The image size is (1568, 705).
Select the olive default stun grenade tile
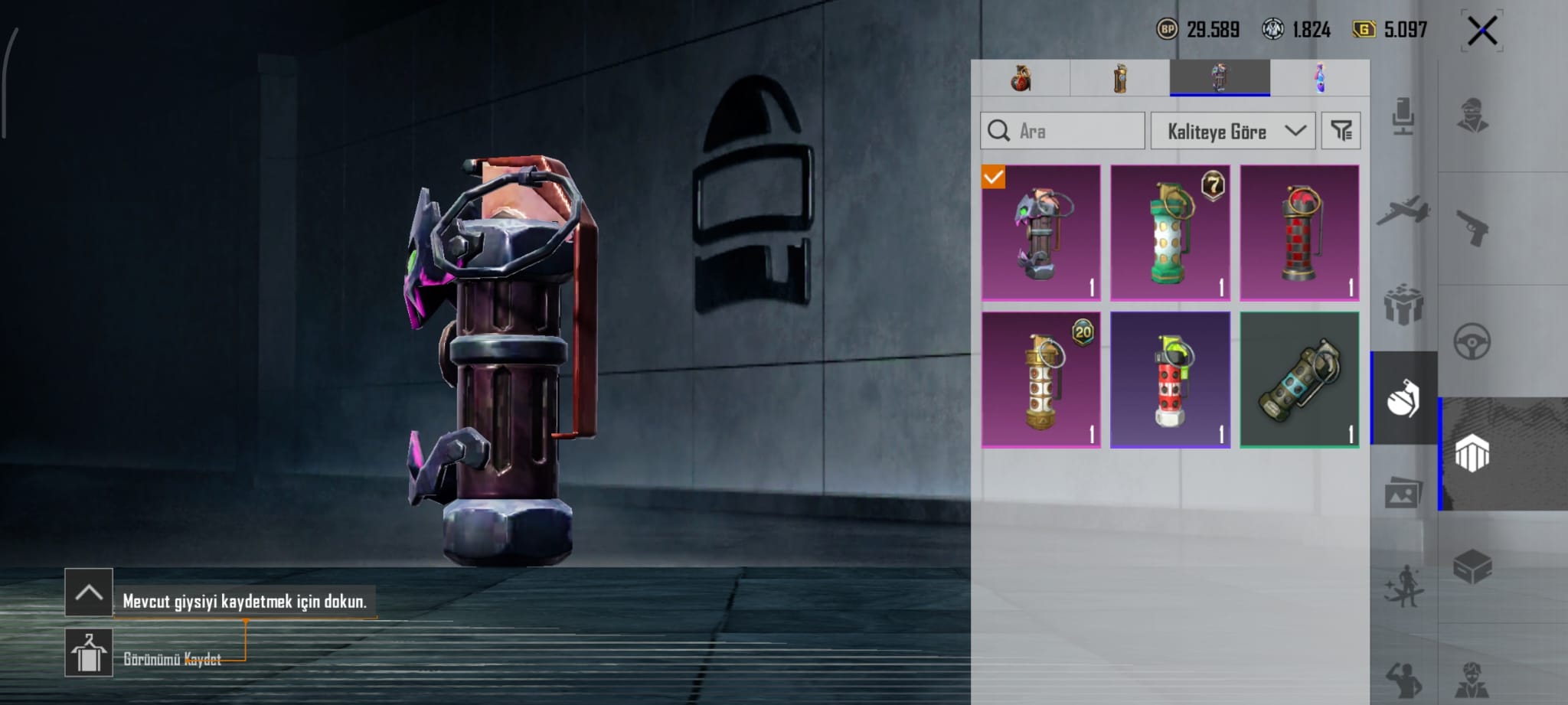(x=1299, y=380)
